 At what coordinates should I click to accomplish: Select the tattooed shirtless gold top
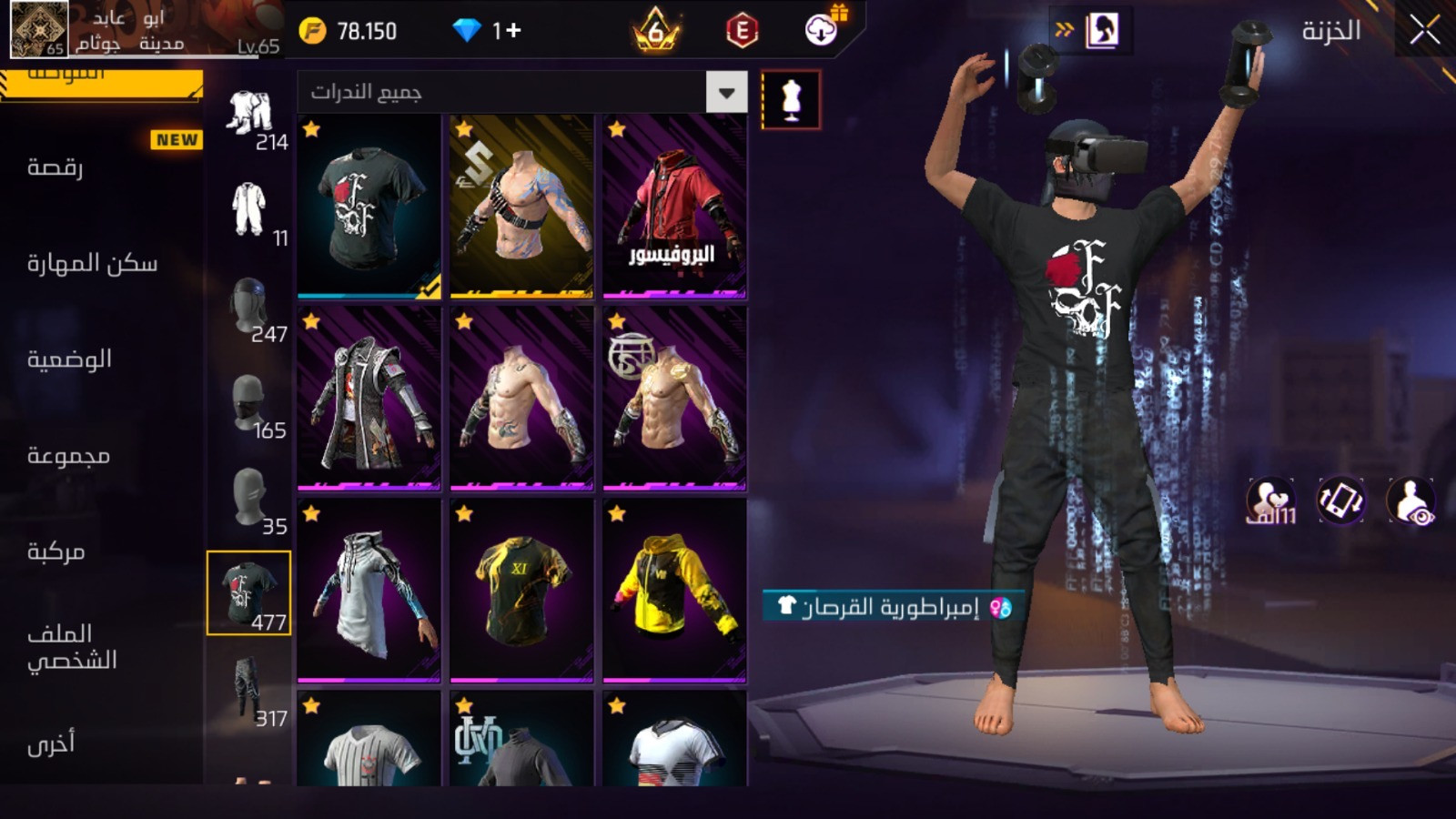(x=521, y=207)
